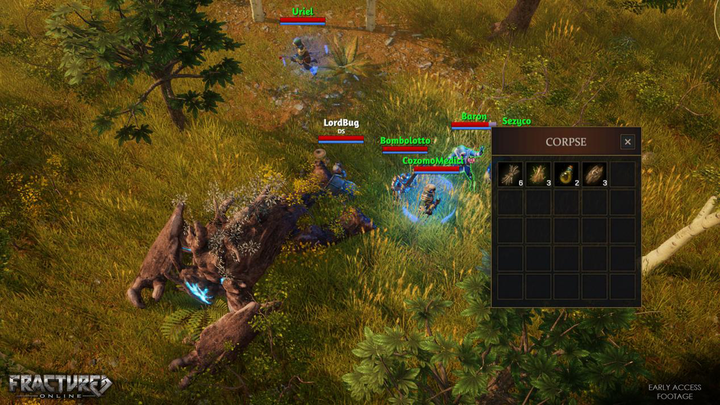
Task: Close the Corpse loot window
Action: click(x=627, y=142)
